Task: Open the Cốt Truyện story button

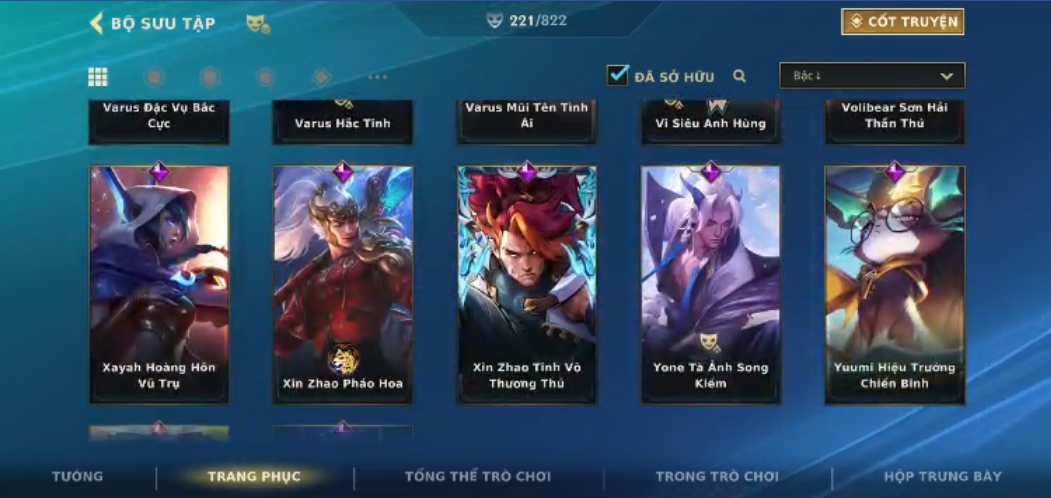Action: (x=902, y=22)
